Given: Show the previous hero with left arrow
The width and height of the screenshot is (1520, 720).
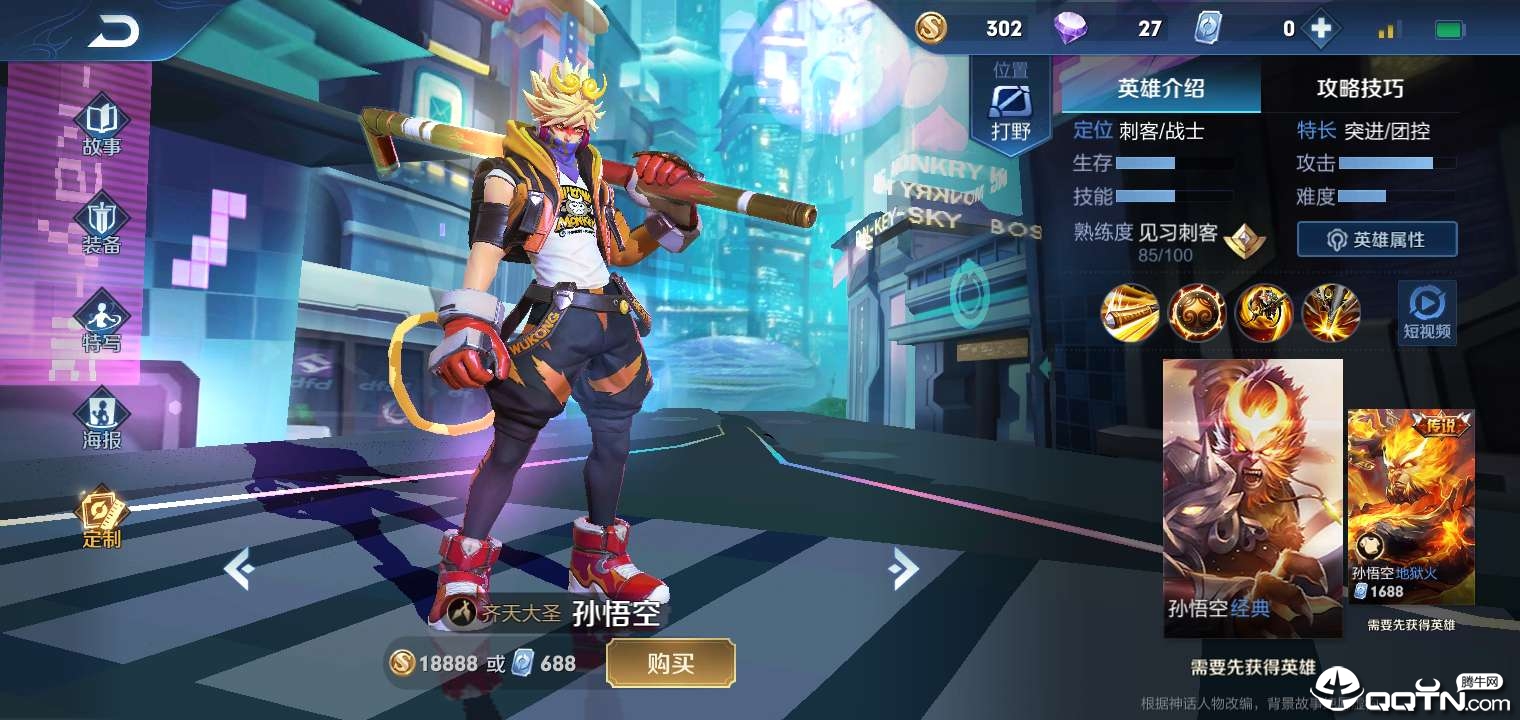Looking at the screenshot, I should tap(238, 570).
